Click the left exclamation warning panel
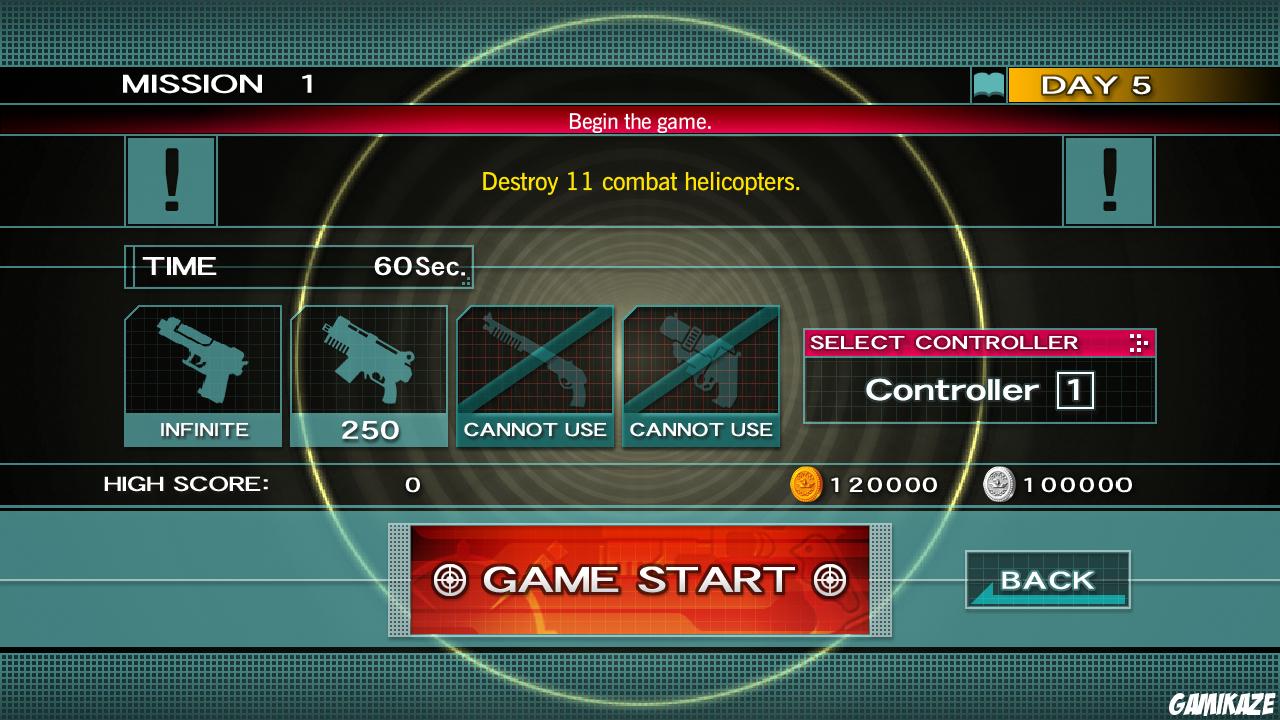Screen dimensions: 1280x720 (x=170, y=181)
